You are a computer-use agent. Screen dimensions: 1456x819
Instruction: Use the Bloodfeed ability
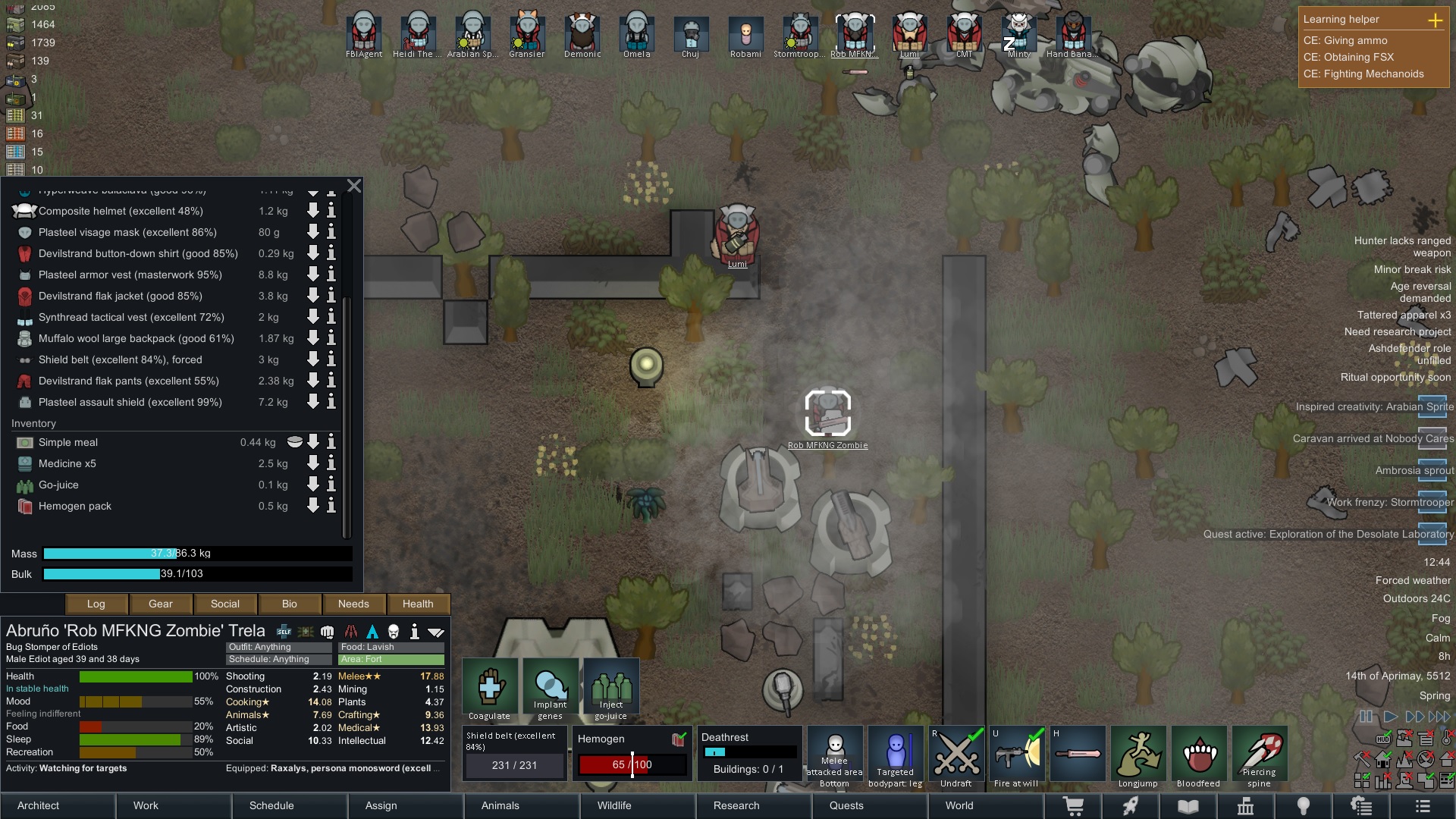[1199, 757]
